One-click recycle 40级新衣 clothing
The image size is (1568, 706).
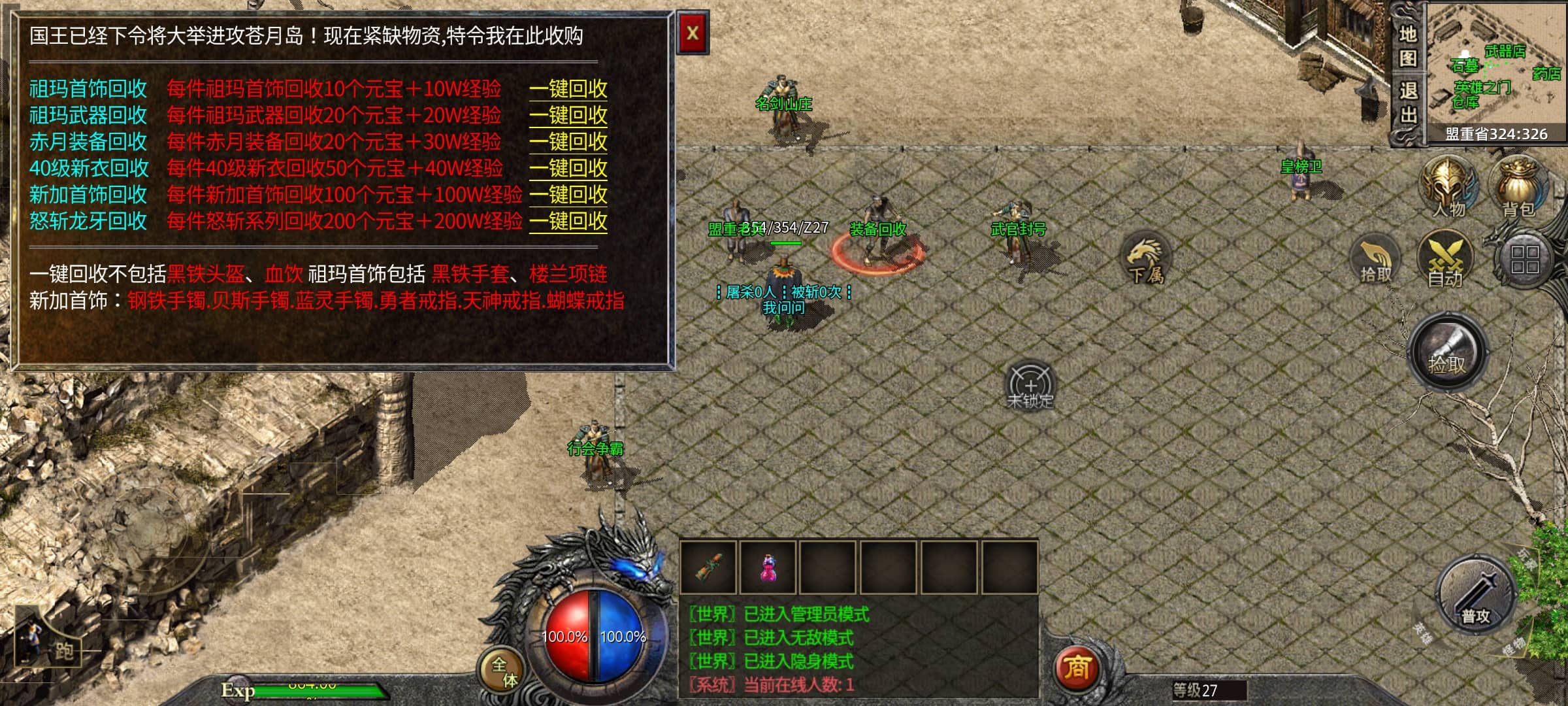click(x=568, y=169)
